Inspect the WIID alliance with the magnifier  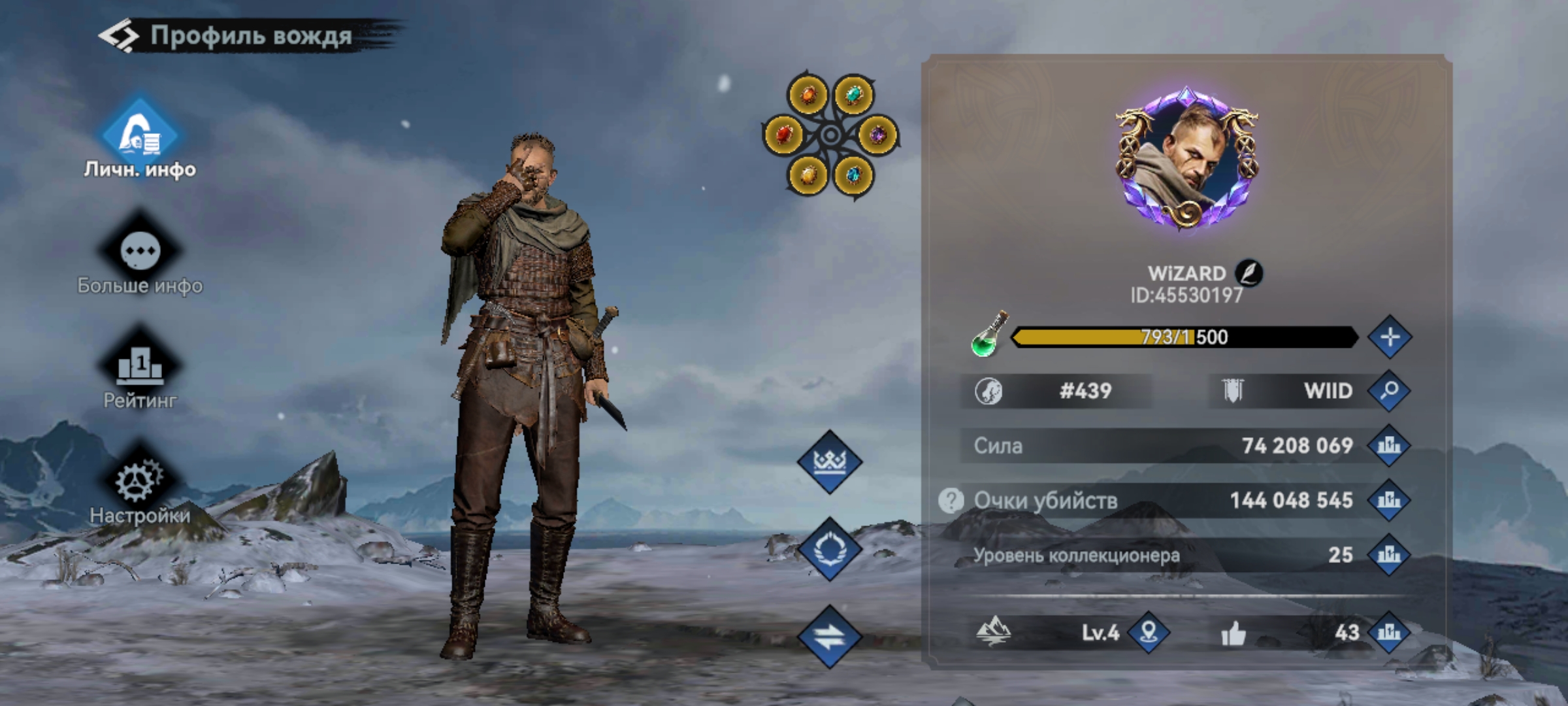pos(1390,391)
